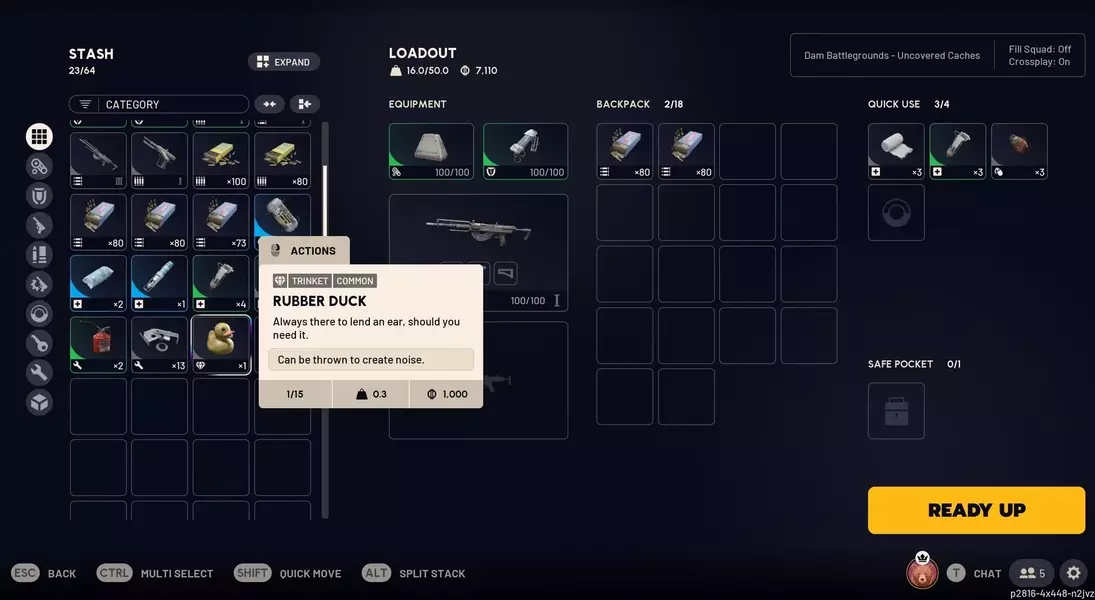This screenshot has height=600, width=1095.
Task: Select the x100 ammo box in the stash
Action: point(221,160)
